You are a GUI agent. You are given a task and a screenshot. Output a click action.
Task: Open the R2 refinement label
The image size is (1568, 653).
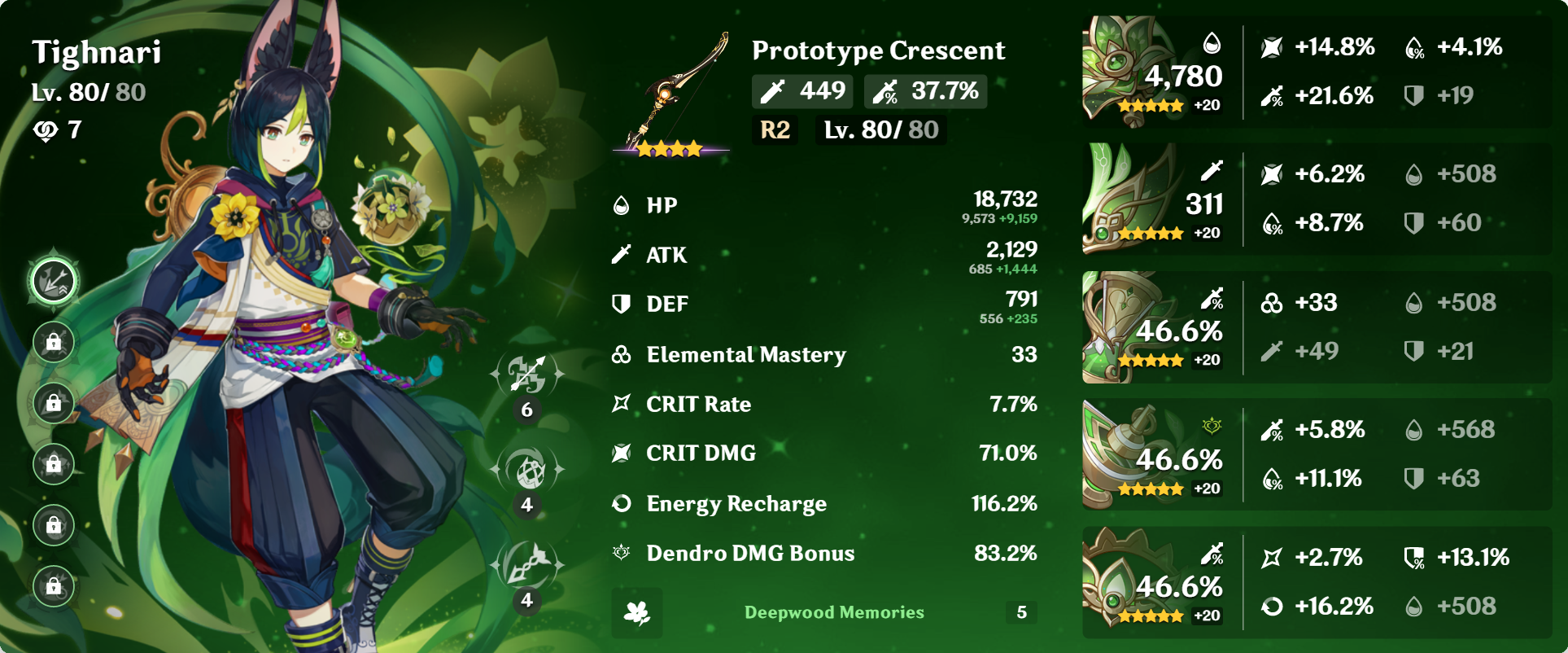click(775, 129)
